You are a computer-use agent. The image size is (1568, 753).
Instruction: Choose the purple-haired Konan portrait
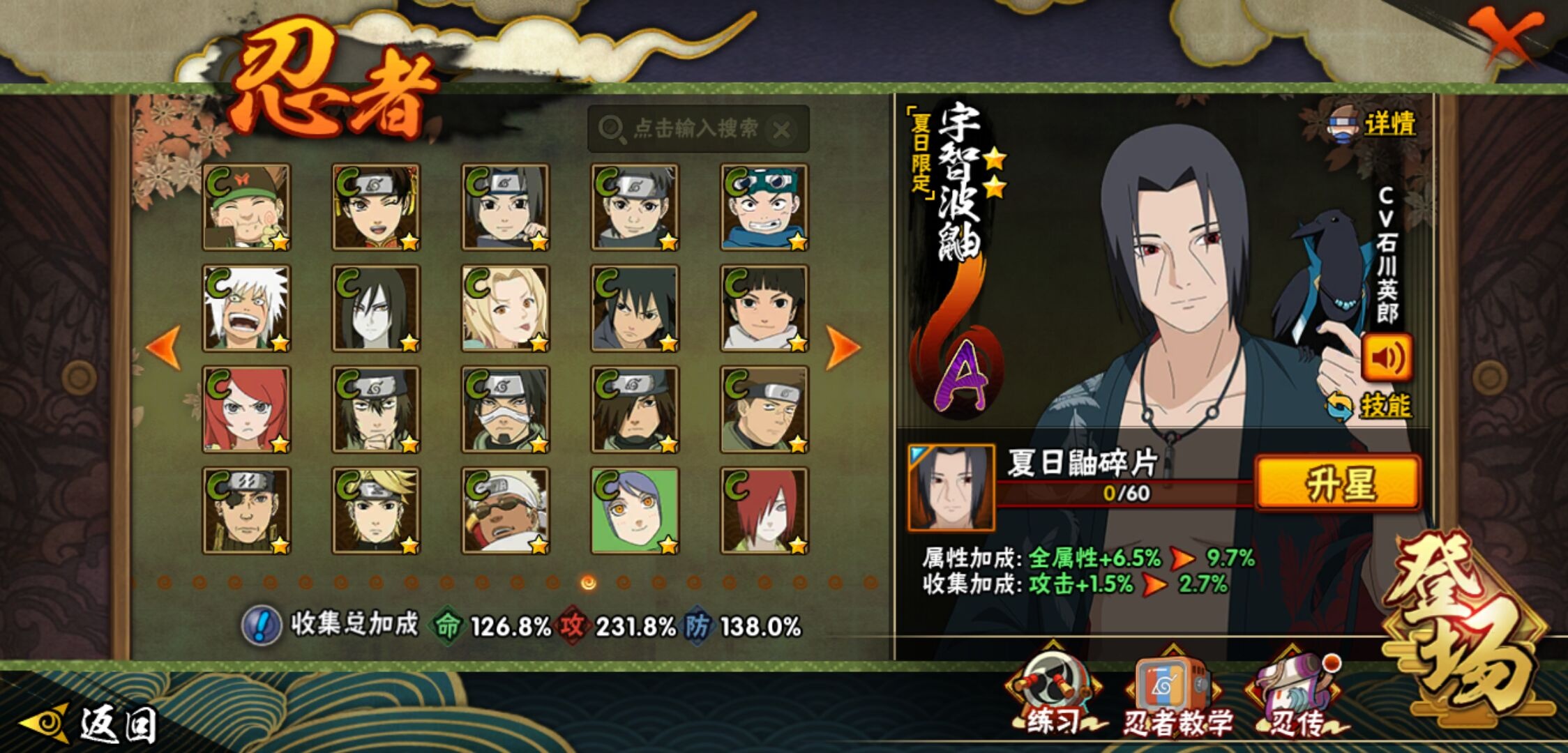coord(635,510)
